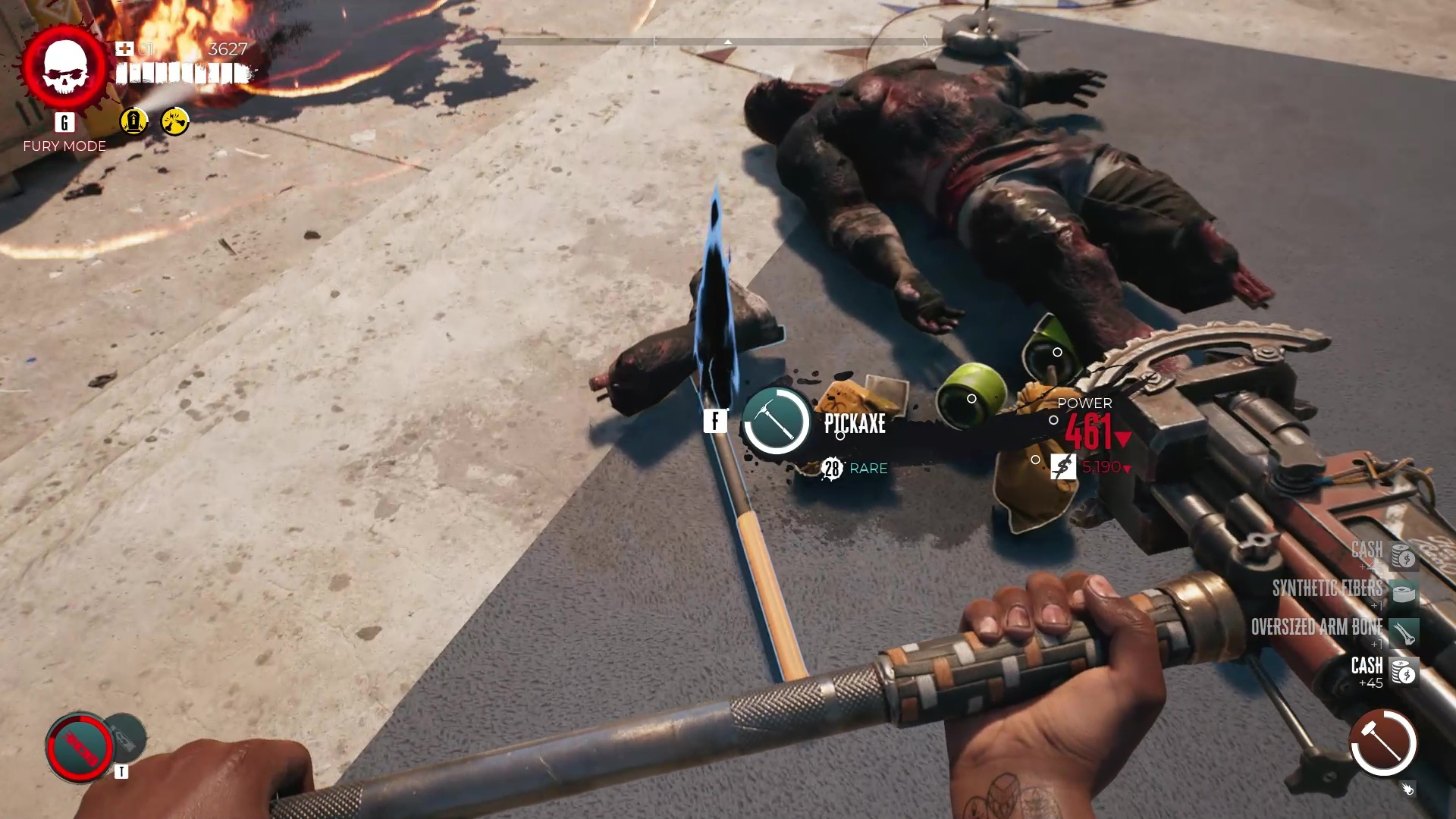Select the Fury Mode skull icon
This screenshot has width=1456, height=819.
pos(64,68)
